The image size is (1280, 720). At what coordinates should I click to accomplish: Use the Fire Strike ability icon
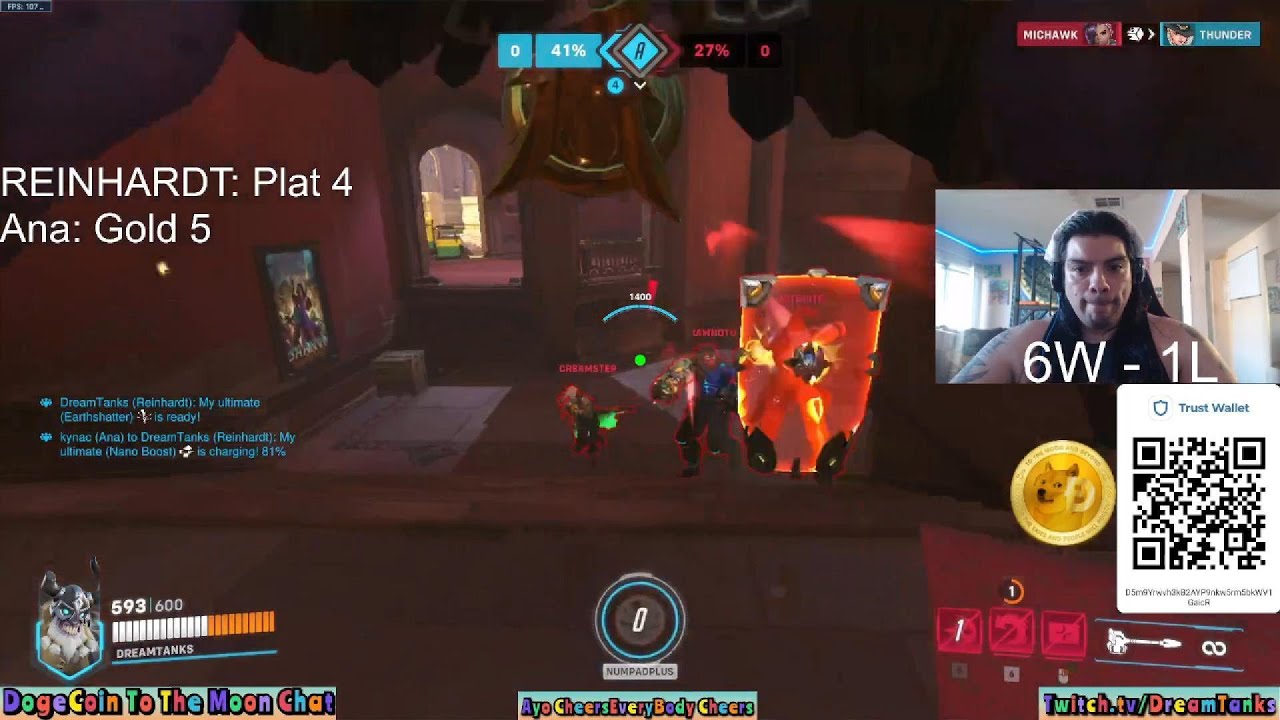[1011, 632]
